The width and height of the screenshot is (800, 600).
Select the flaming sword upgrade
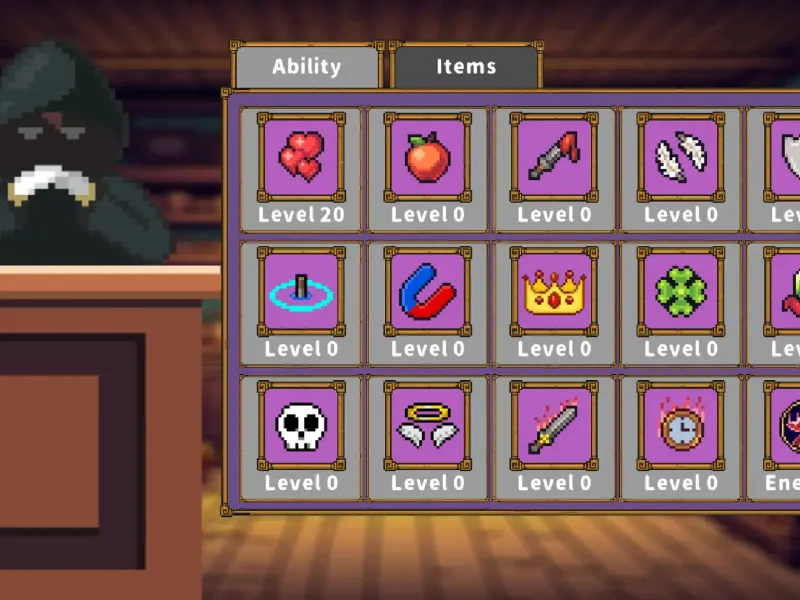point(554,426)
